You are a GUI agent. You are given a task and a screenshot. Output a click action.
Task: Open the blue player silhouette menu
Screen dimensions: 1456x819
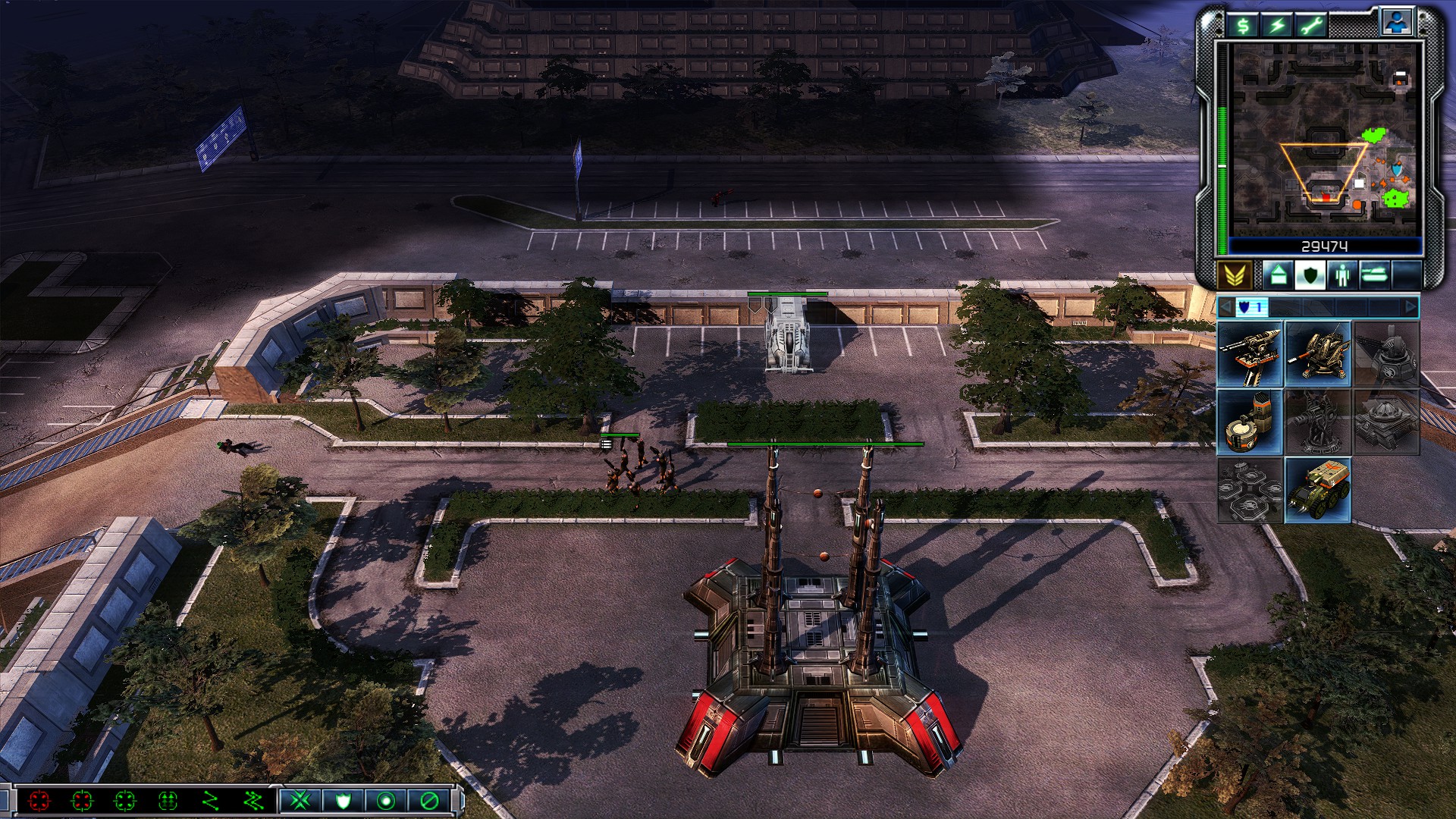(1396, 23)
